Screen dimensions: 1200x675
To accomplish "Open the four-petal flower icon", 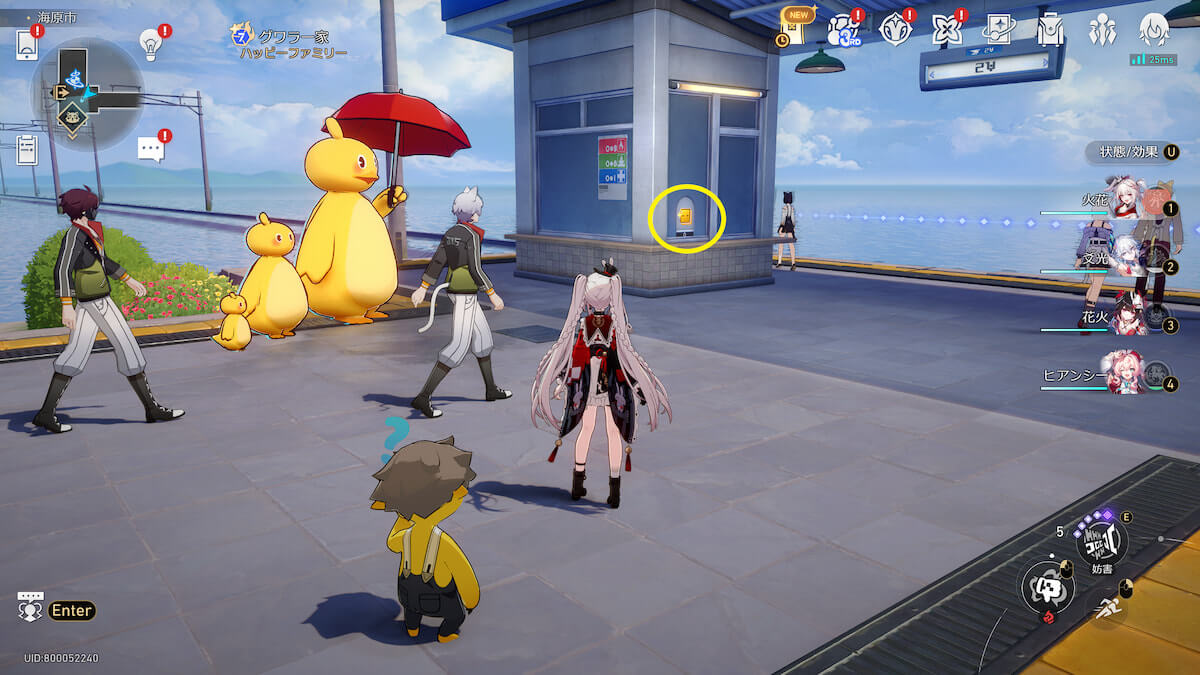I will (946, 30).
